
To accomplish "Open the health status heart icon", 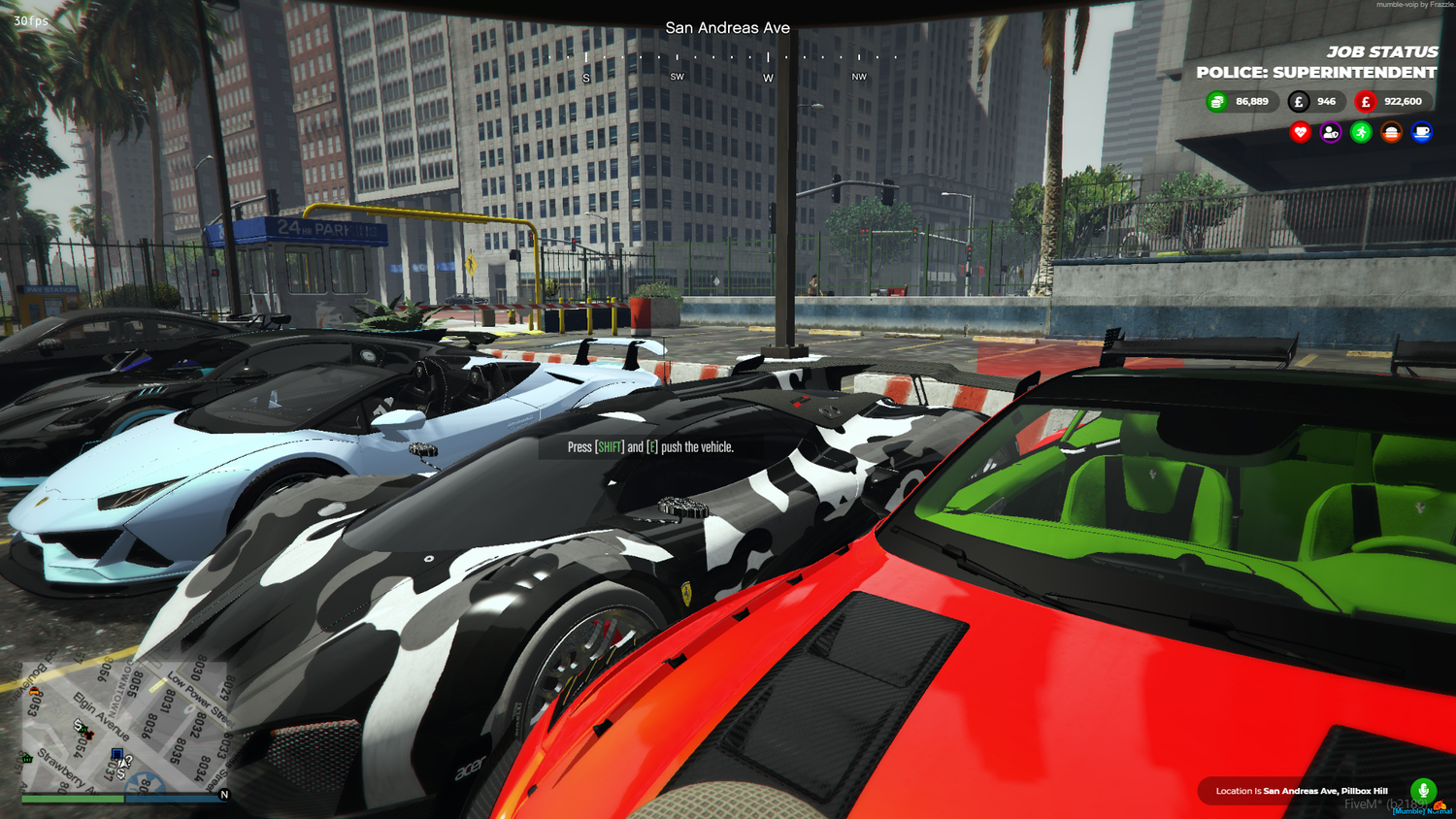I will pos(1301,133).
